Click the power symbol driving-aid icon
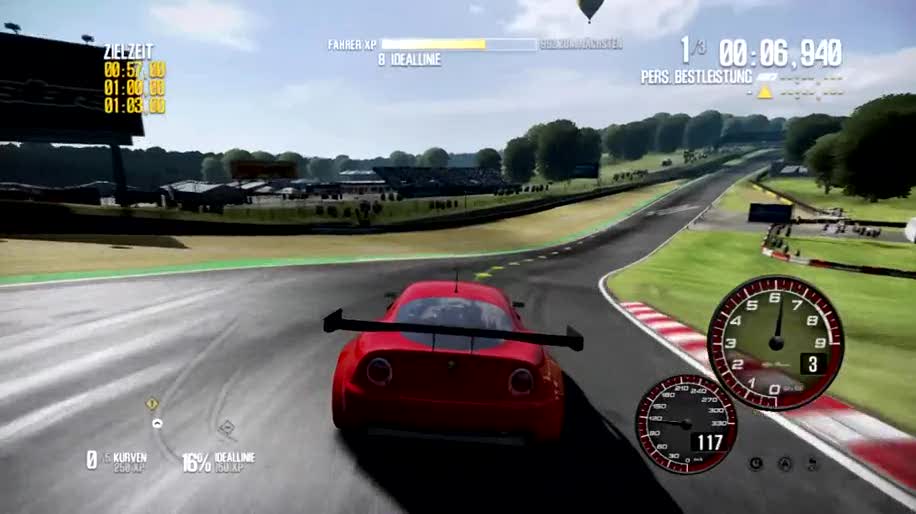 [x=756, y=463]
